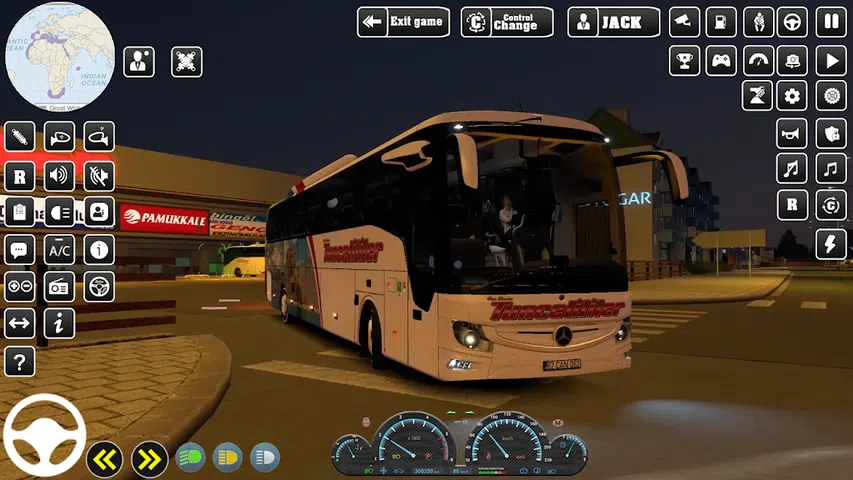This screenshot has height=480, width=853.
Task: Turn on the radio icon
Action: pyautogui.click(x=59, y=286)
